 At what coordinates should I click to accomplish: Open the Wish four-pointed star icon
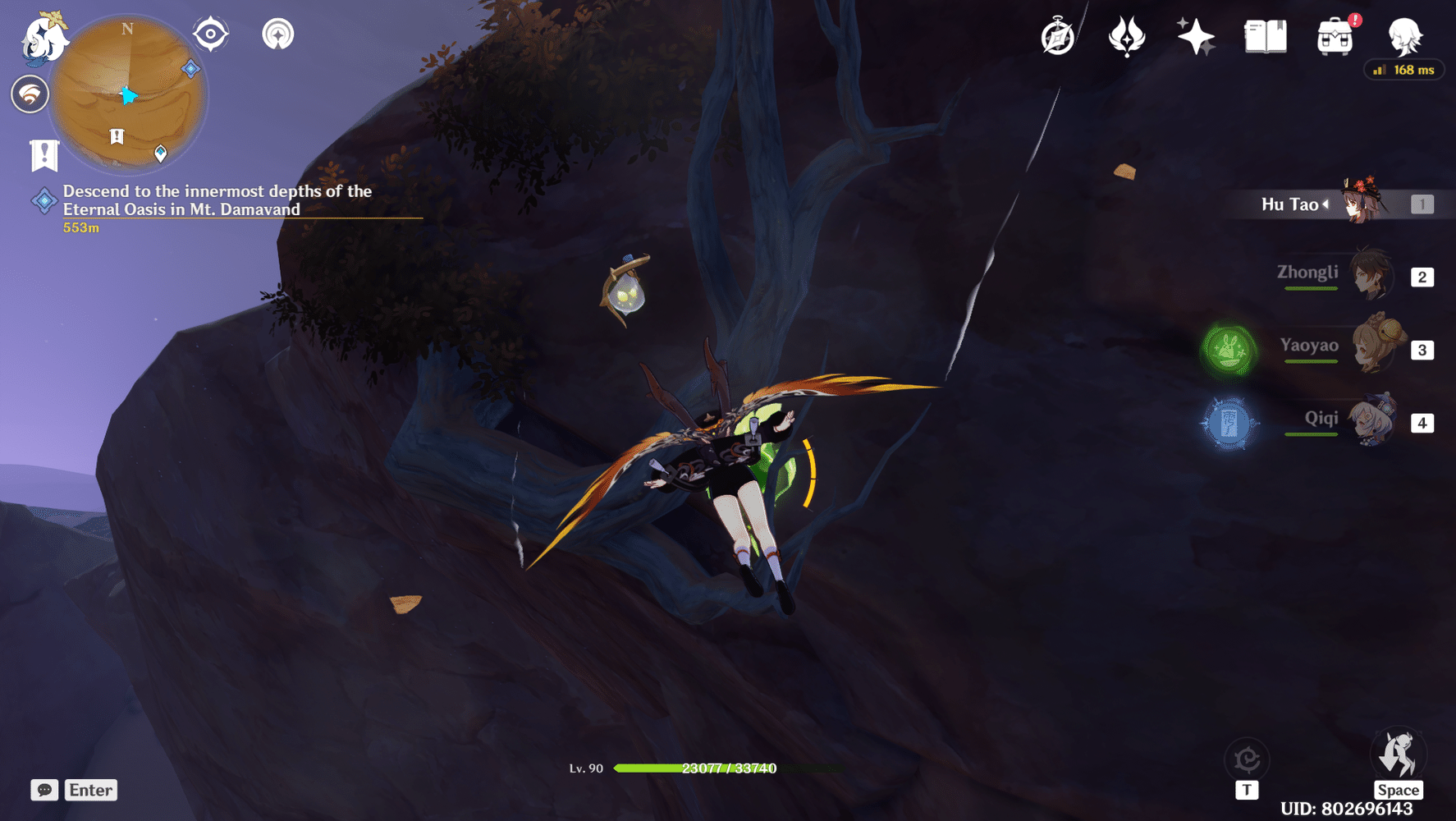tap(1195, 37)
